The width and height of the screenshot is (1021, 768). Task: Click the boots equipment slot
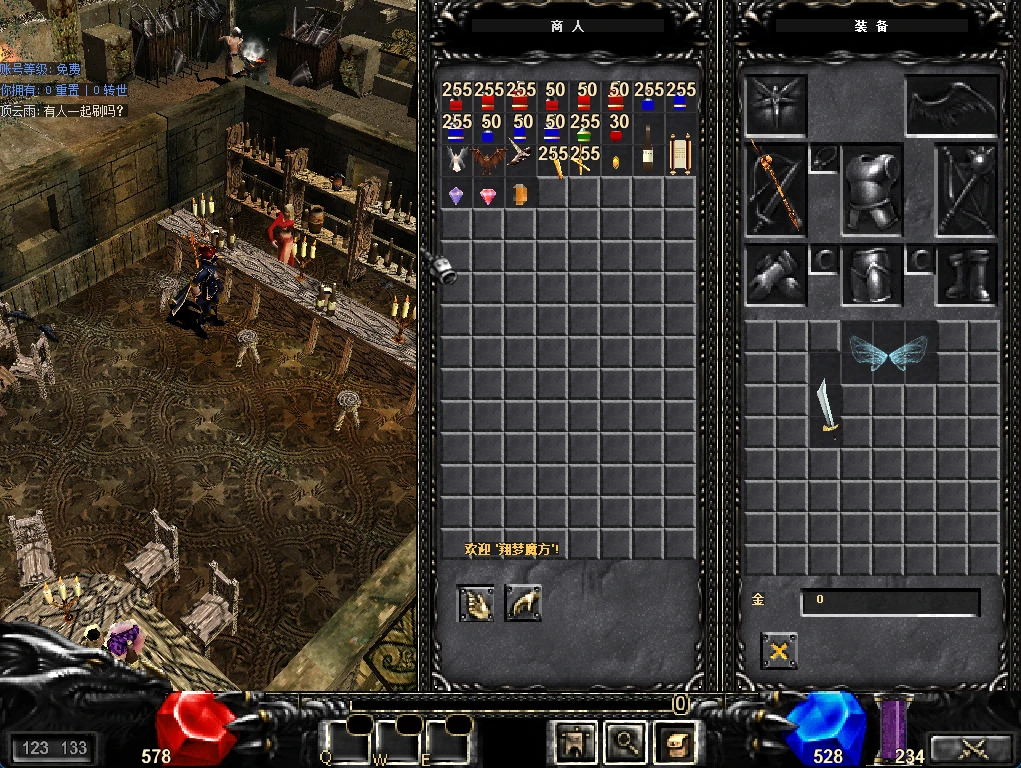[x=967, y=276]
